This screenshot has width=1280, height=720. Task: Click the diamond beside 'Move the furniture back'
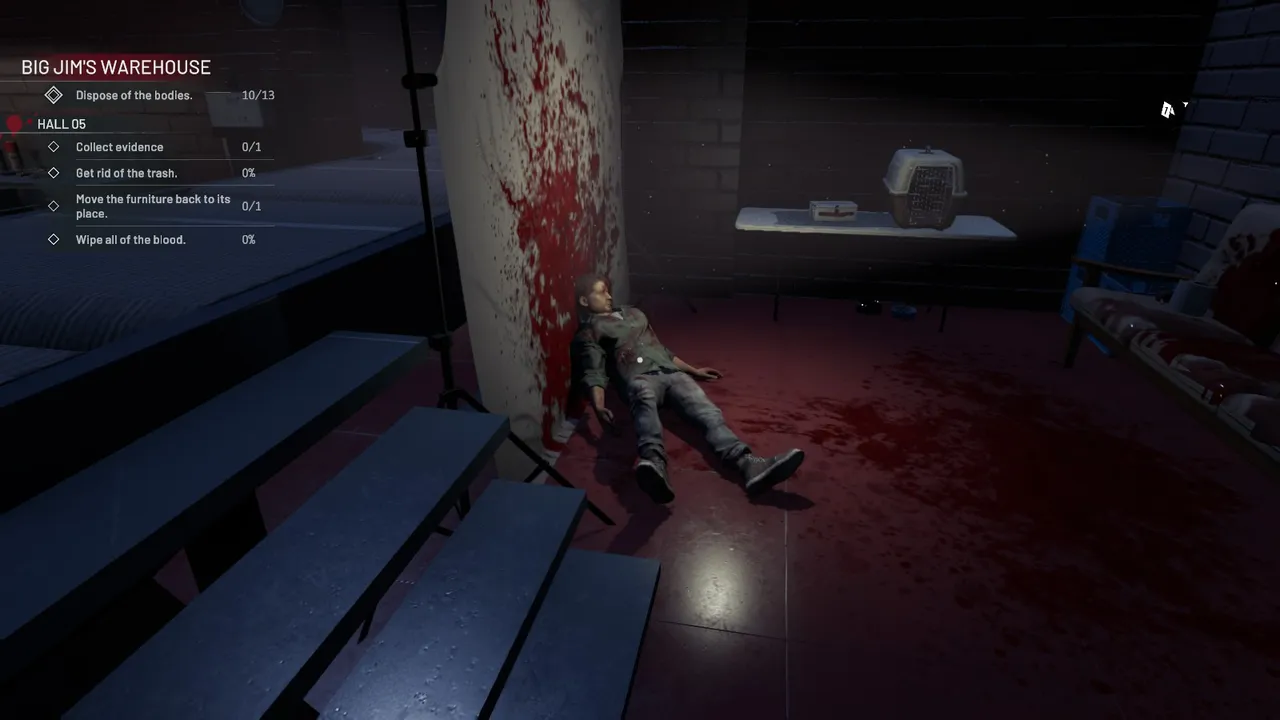click(54, 206)
